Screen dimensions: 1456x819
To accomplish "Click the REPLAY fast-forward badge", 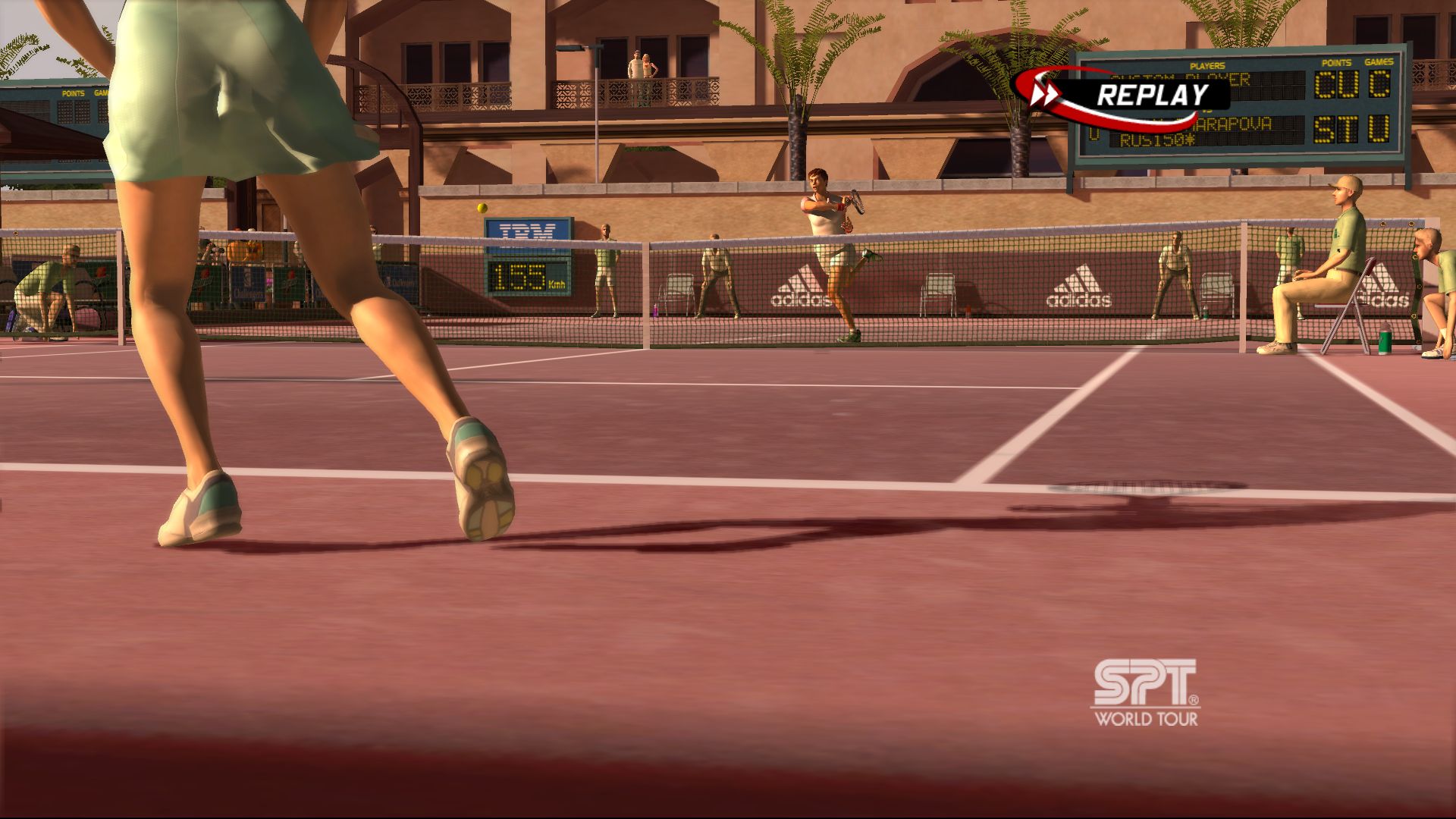I will (1122, 96).
